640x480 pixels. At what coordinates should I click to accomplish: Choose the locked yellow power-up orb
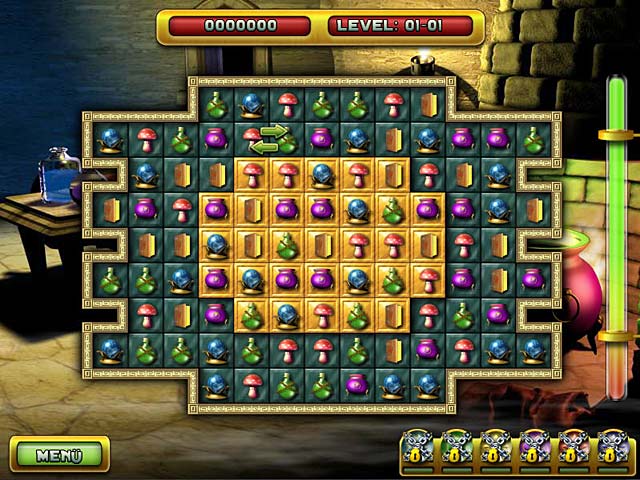497,448
